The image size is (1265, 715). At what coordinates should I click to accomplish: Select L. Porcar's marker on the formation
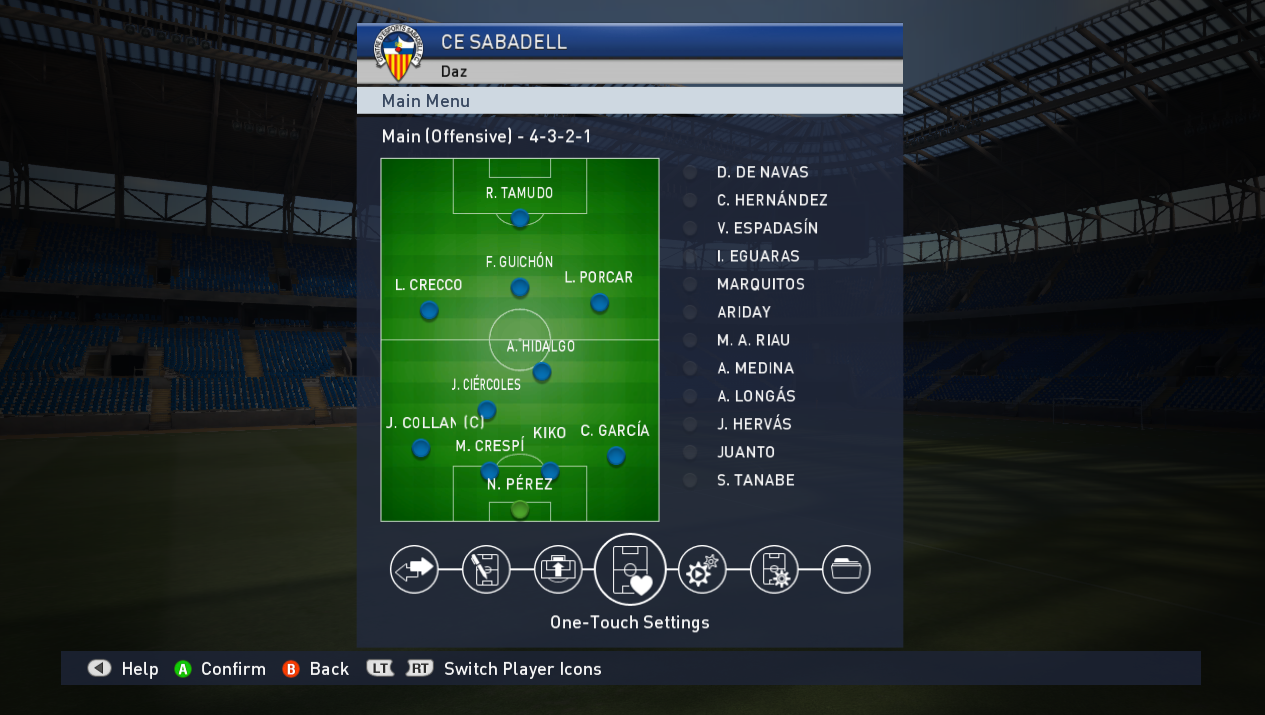599,303
